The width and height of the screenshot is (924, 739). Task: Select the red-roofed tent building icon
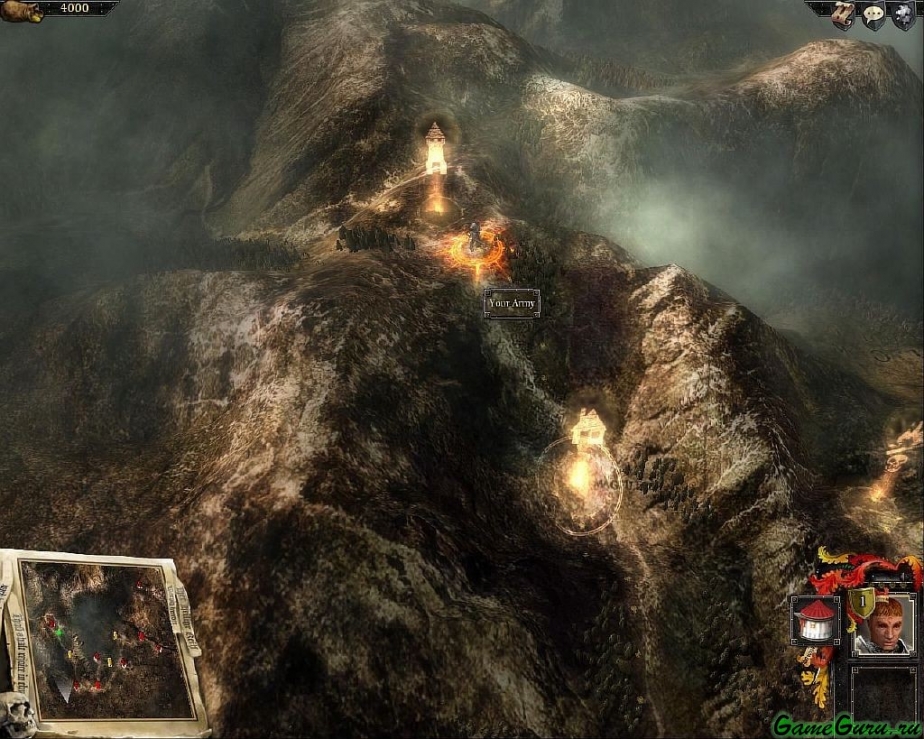pos(815,620)
